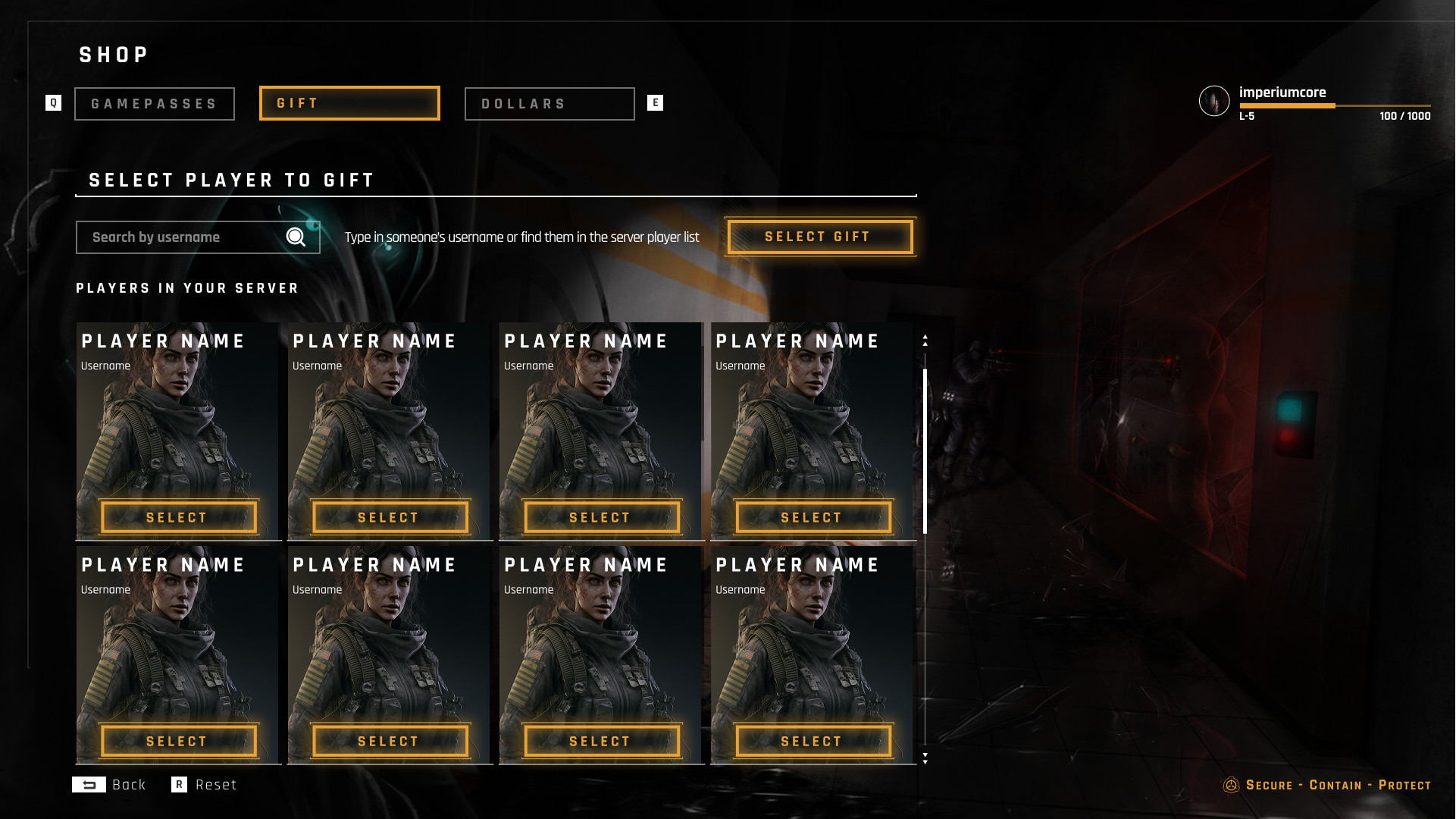
Task: Switch to the Dollars tab
Action: [550, 104]
